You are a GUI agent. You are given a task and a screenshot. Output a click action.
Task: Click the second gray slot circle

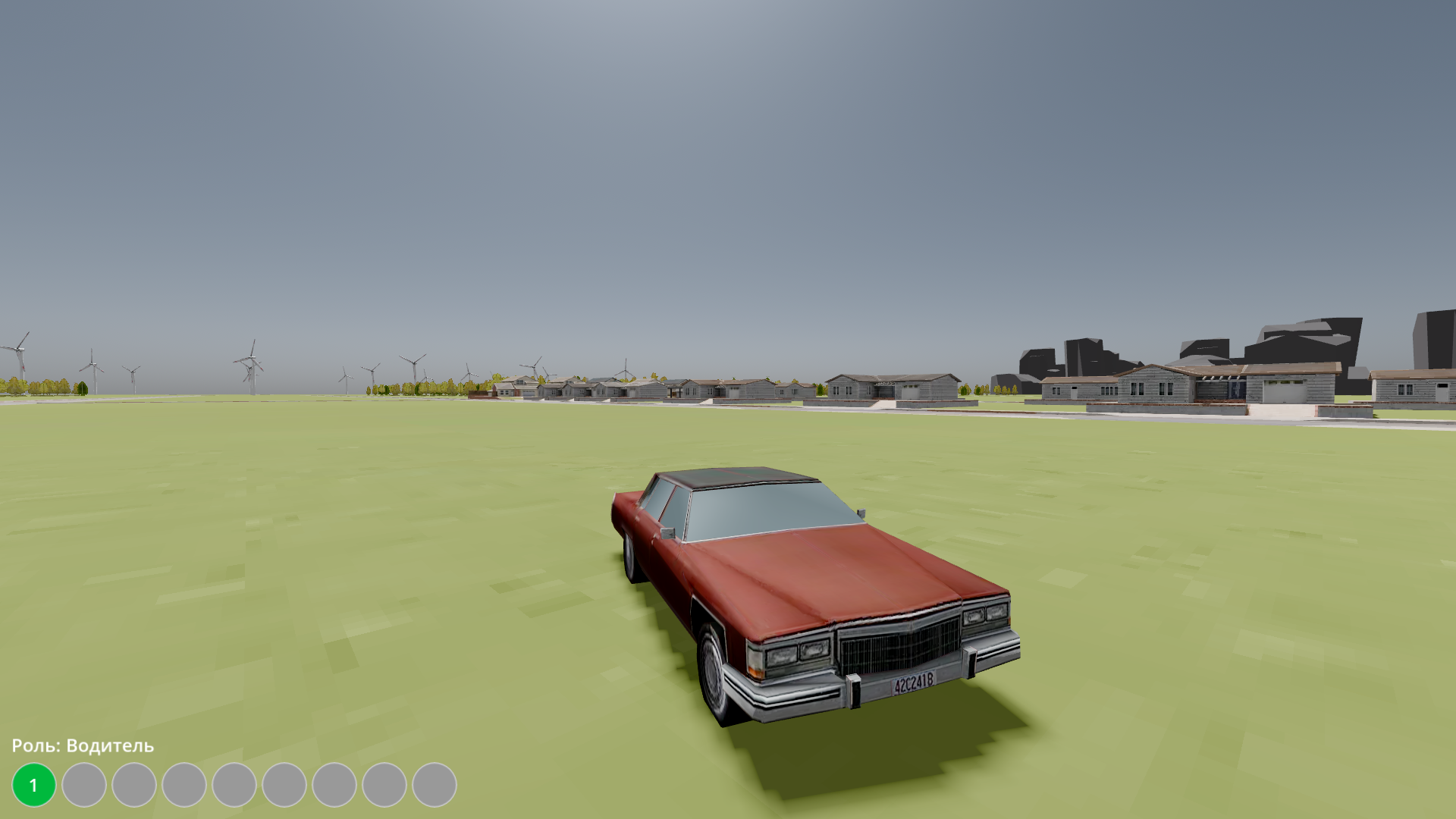83,784
